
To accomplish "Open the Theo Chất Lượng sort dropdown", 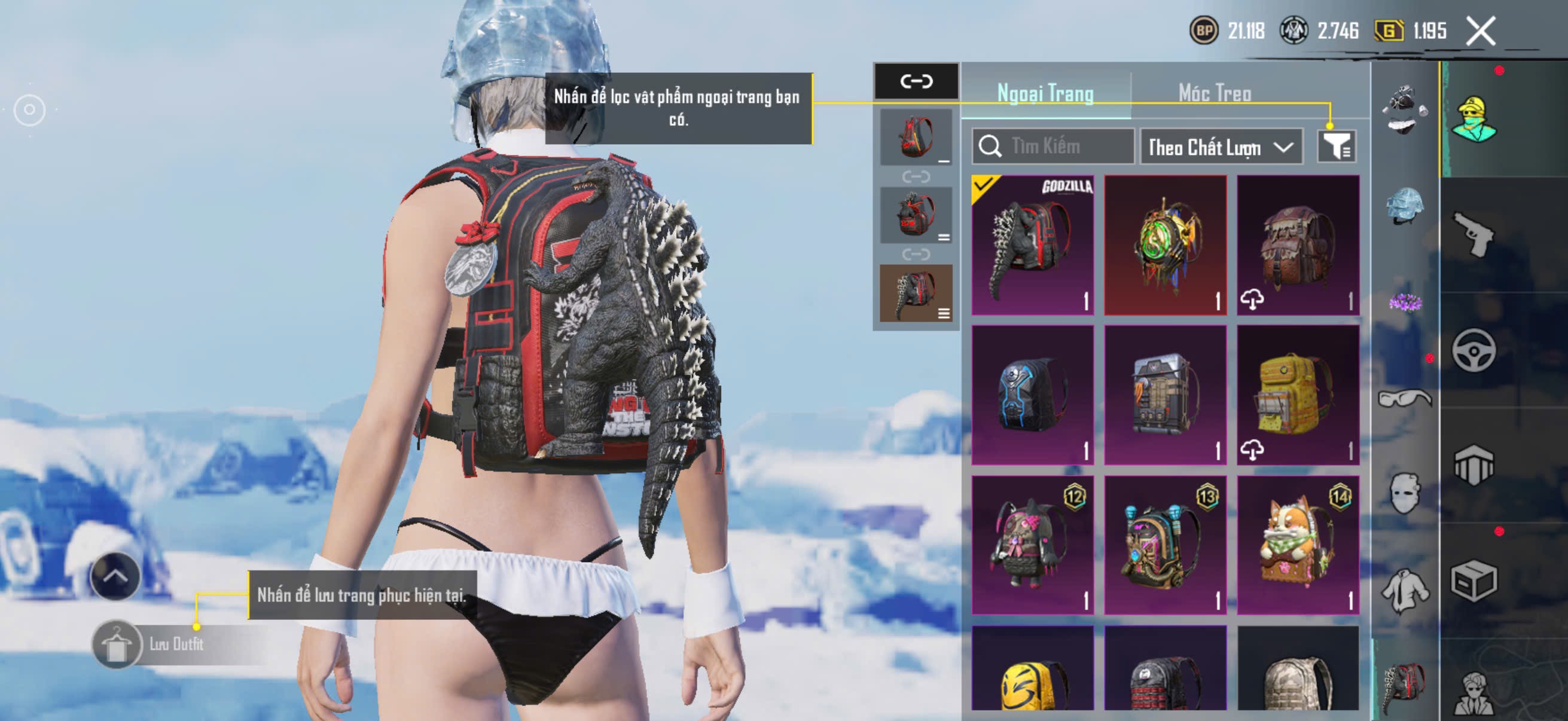I will [1221, 146].
